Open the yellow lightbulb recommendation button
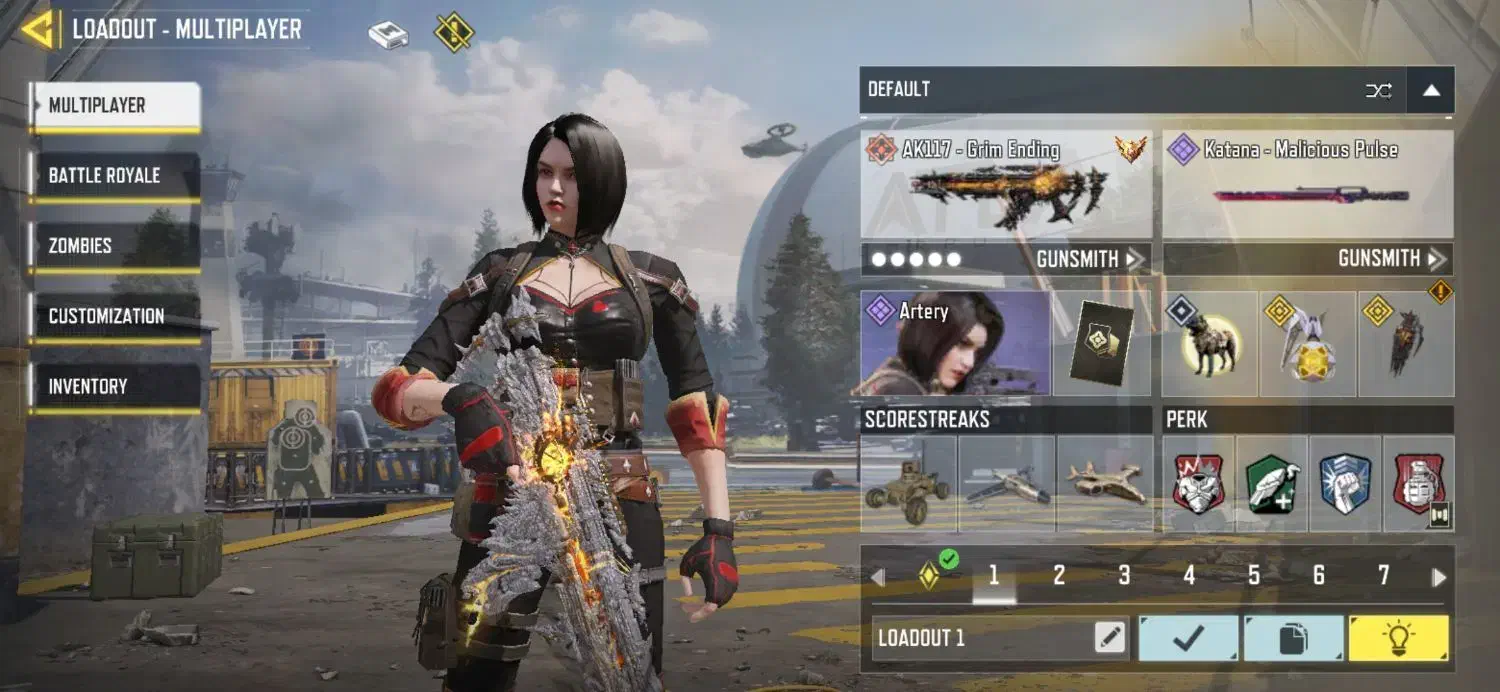 tap(1398, 638)
